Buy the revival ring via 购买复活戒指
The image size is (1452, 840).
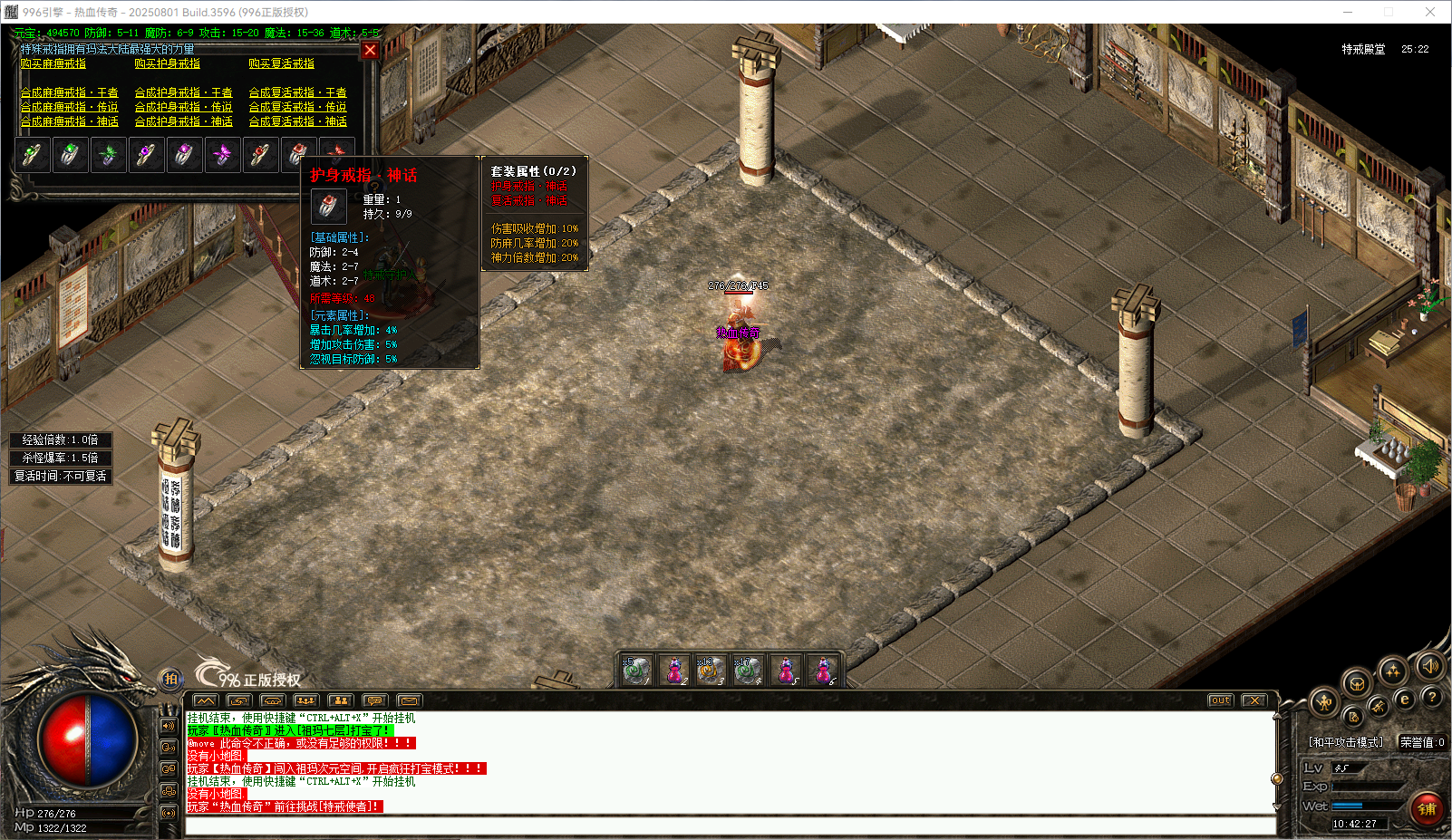(282, 64)
